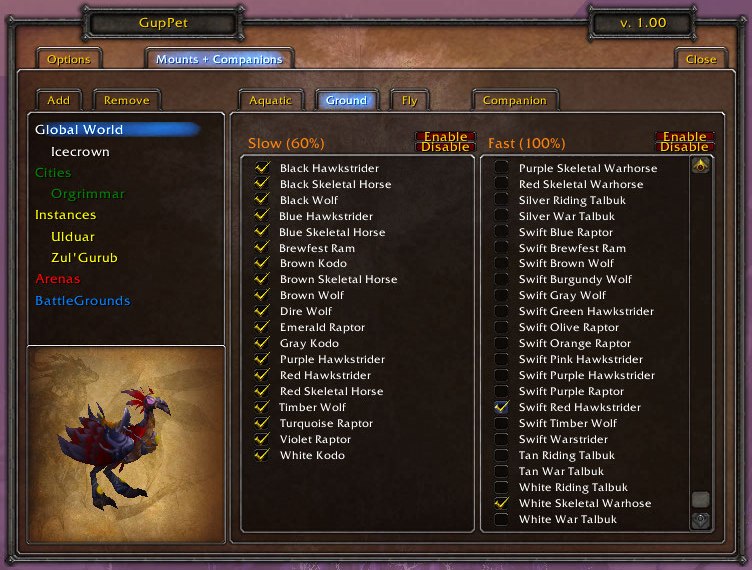Select the Arenas category
The height and width of the screenshot is (570, 752).
[x=58, y=279]
